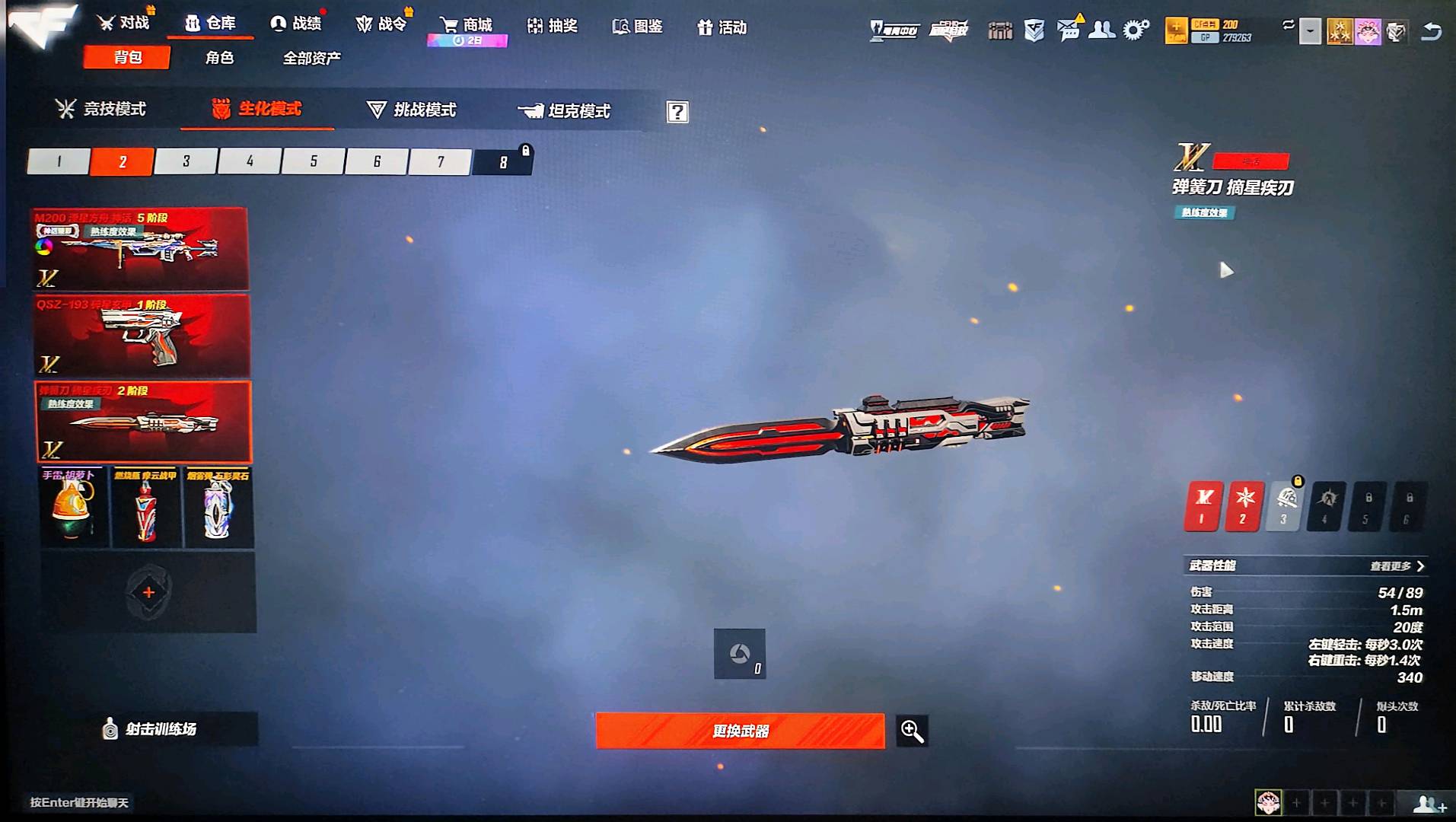The width and height of the screenshot is (1456, 822).
Task: Click the question mark help button
Action: (677, 113)
